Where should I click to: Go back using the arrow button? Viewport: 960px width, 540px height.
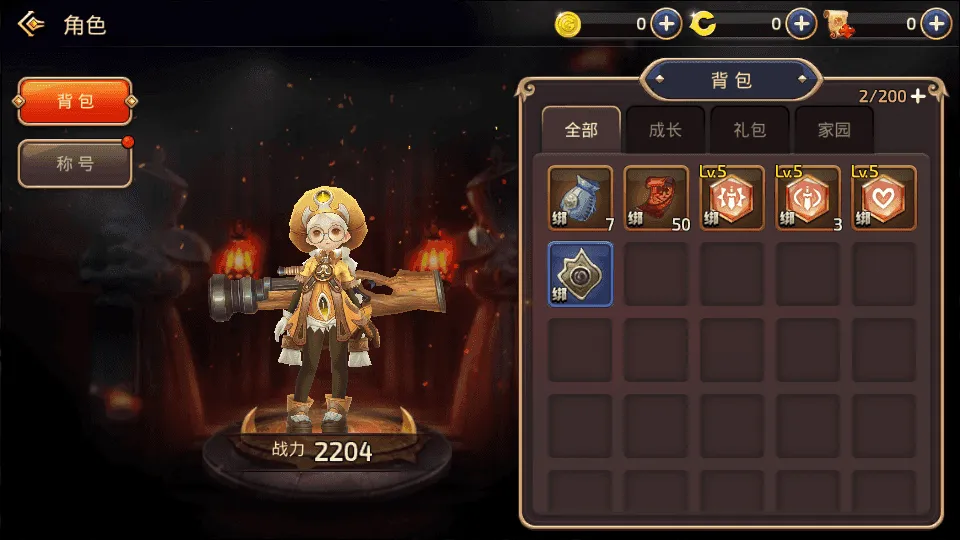tap(32, 24)
